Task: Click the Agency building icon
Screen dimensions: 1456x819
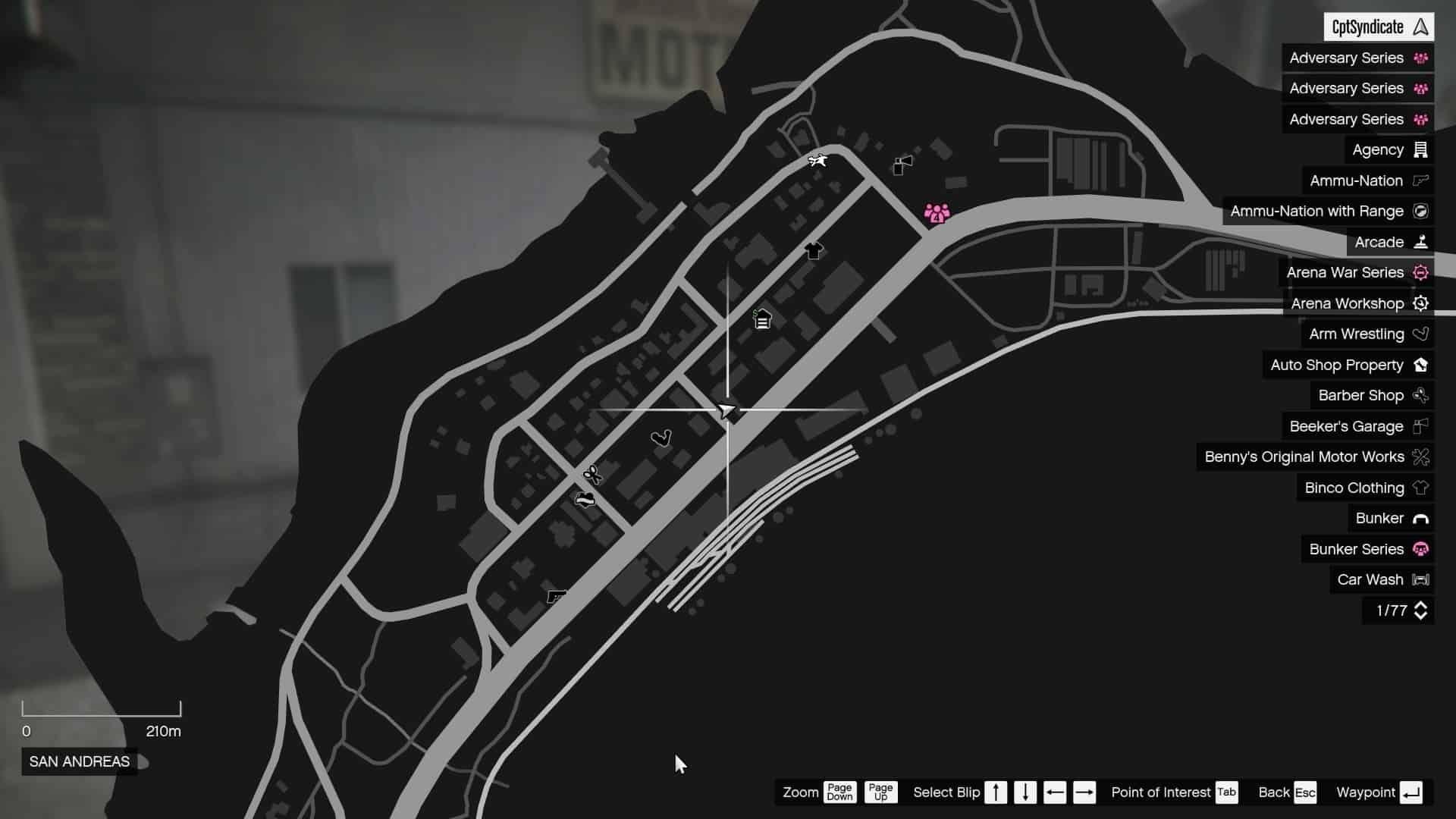Action: (x=1420, y=149)
